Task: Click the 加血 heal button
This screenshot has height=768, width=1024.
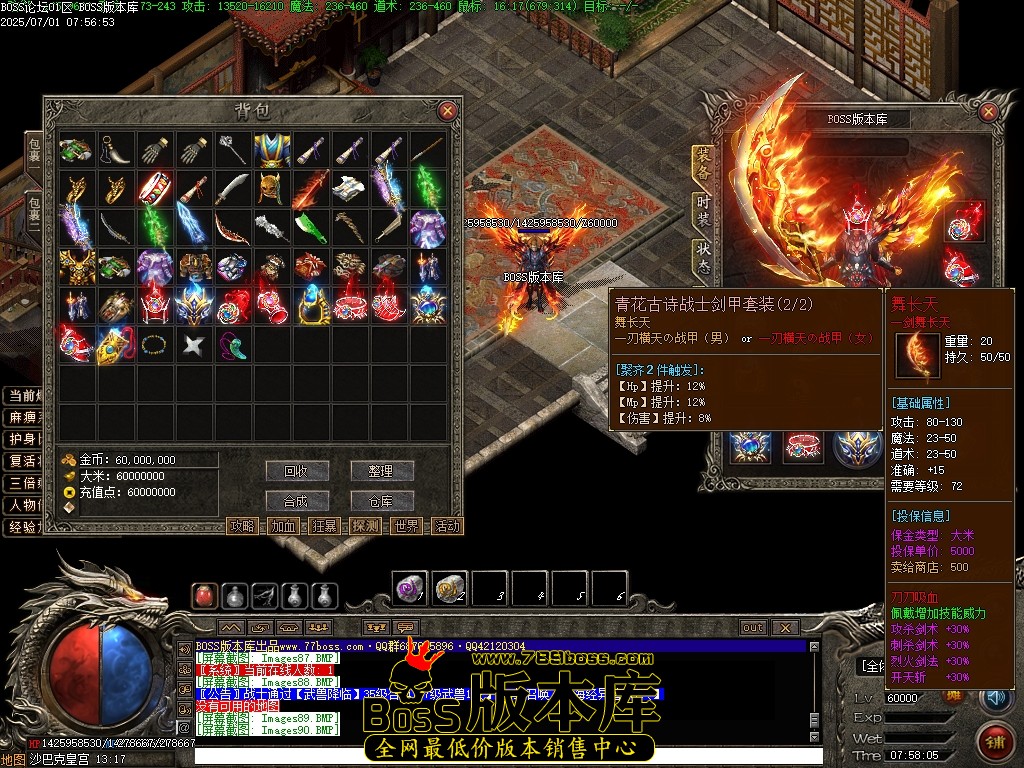Action: [x=283, y=526]
